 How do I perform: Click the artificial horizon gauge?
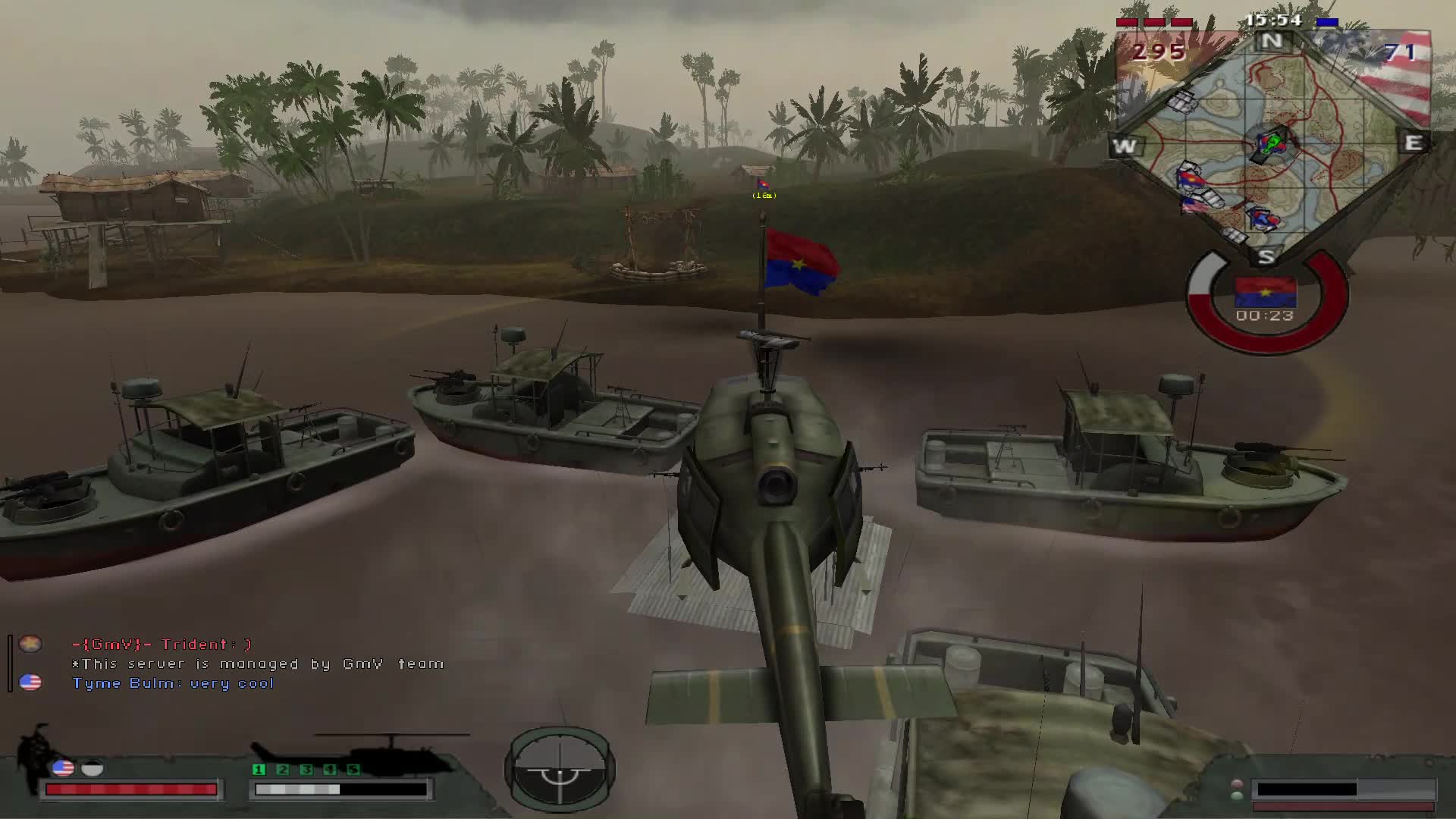tap(560, 769)
